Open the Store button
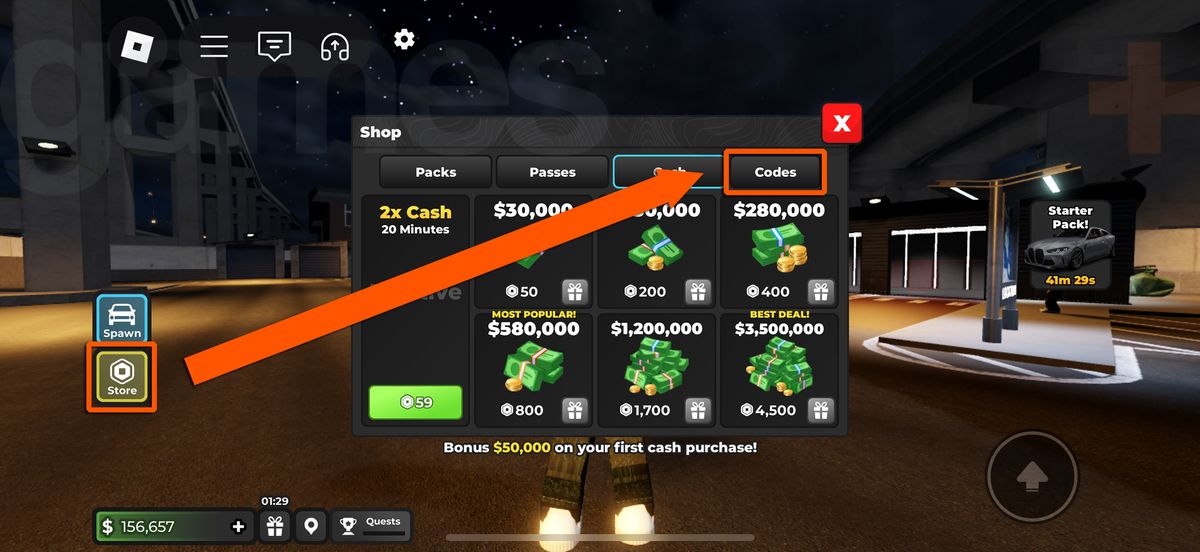 pos(122,377)
